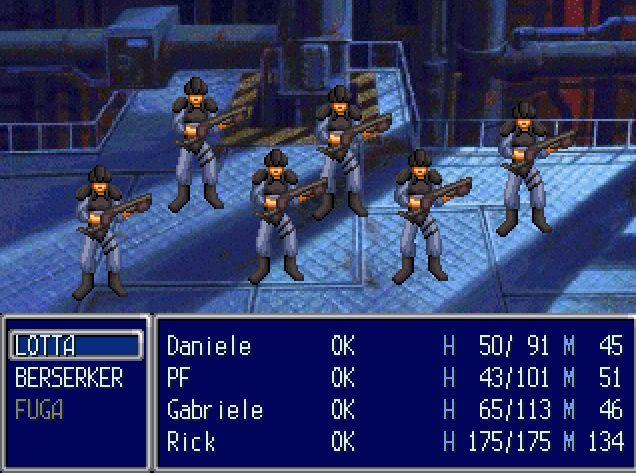The width and height of the screenshot is (636, 473).
Task: Click PF's party status row
Action: pos(395,378)
